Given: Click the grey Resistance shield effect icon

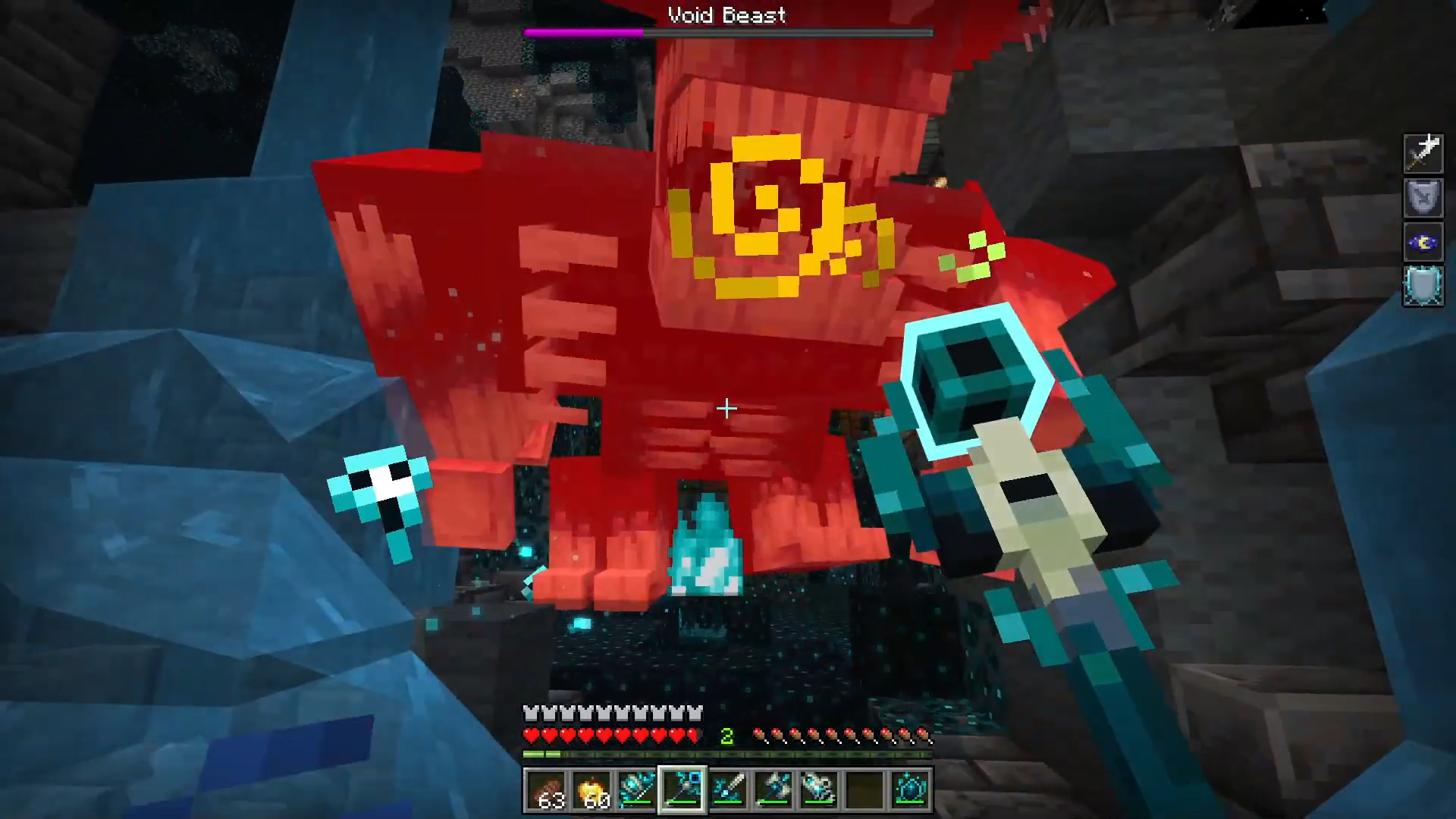Looking at the screenshot, I should click(x=1423, y=198).
